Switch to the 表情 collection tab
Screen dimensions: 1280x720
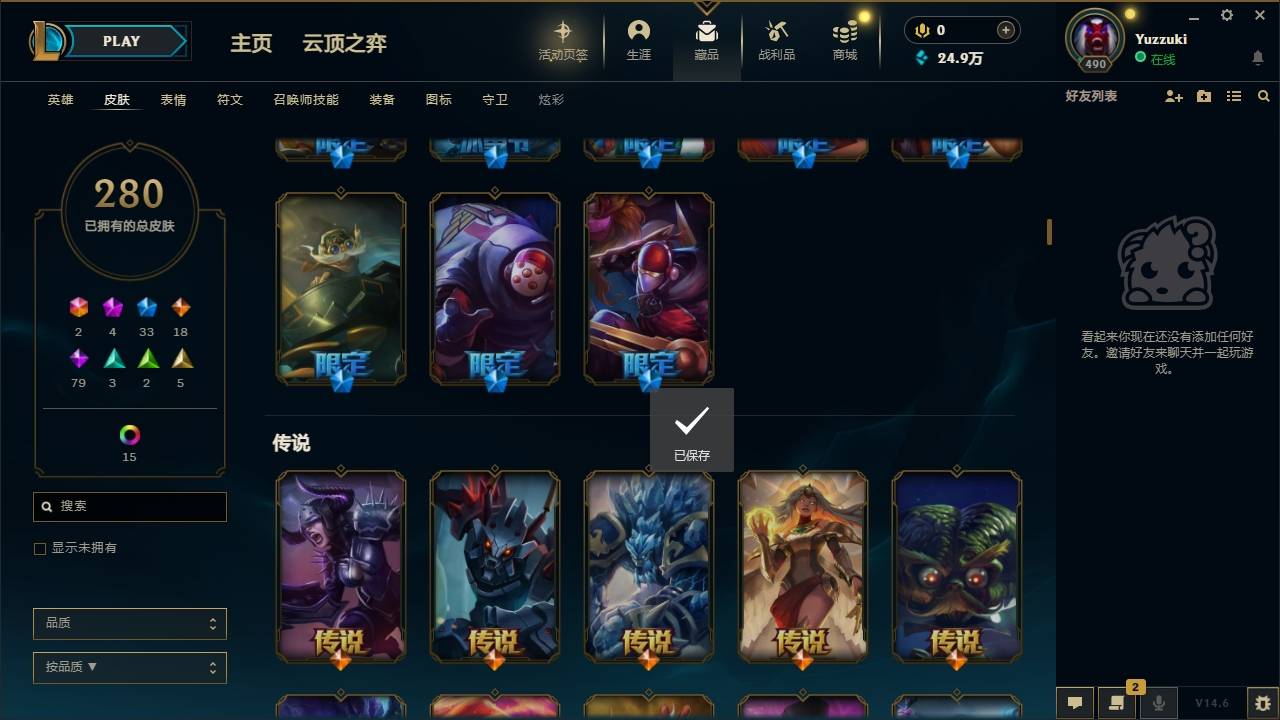point(173,99)
